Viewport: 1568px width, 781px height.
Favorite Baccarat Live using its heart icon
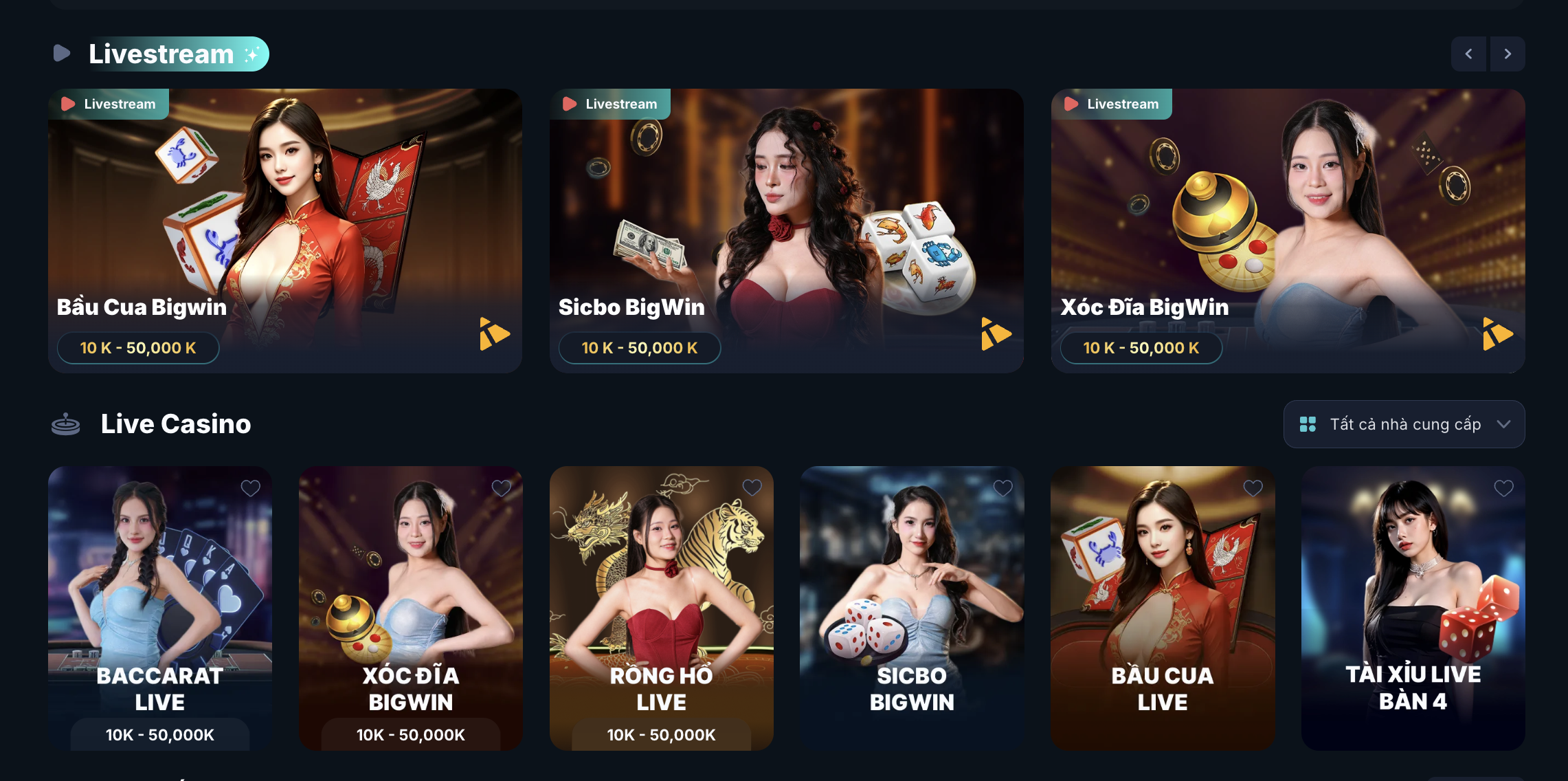(x=250, y=487)
